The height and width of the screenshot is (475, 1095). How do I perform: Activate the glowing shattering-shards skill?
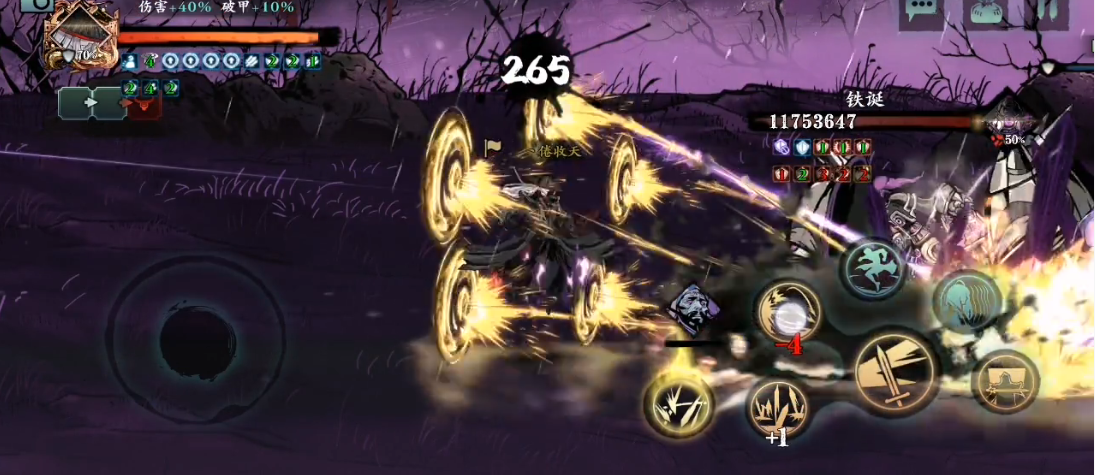pyautogui.click(x=679, y=404)
